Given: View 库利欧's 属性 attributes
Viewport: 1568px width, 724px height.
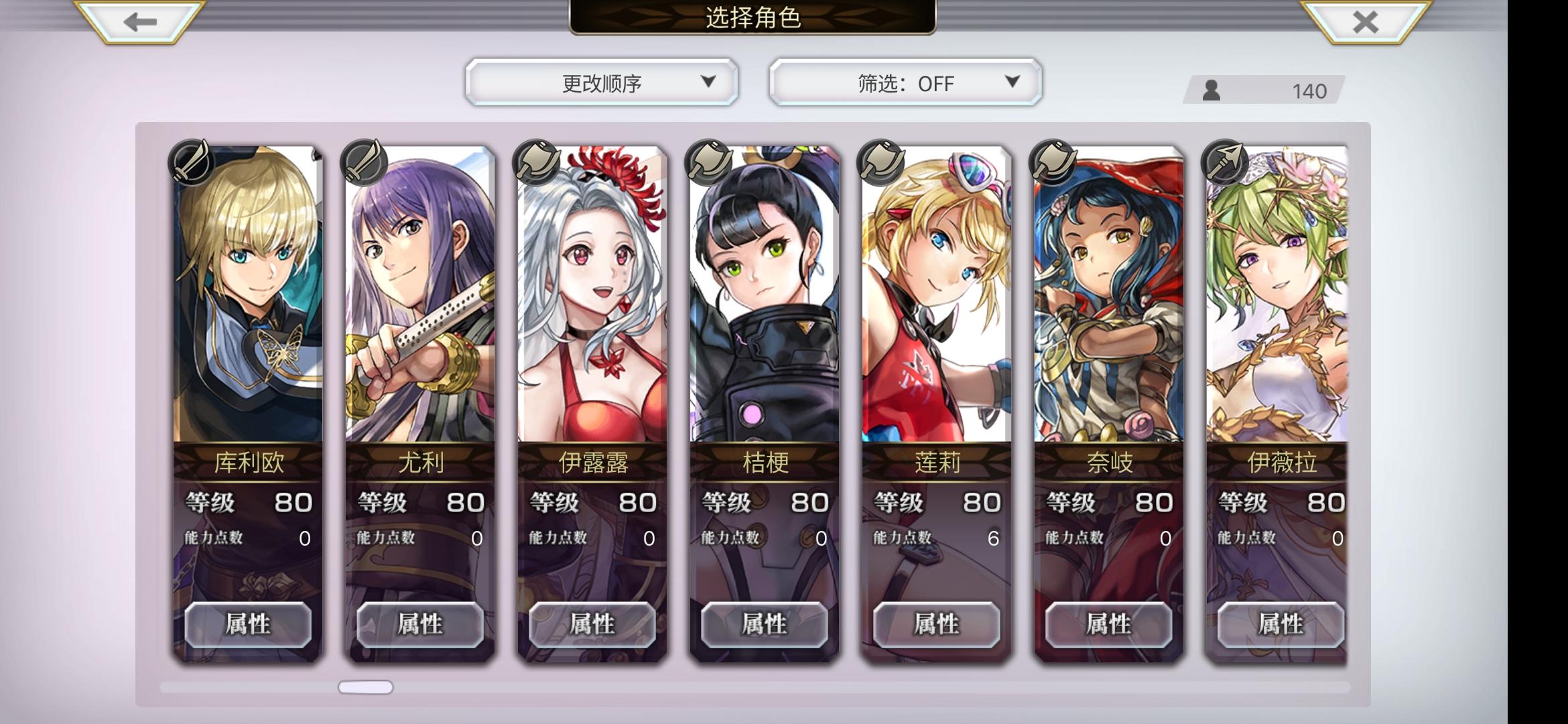Looking at the screenshot, I should [249, 624].
